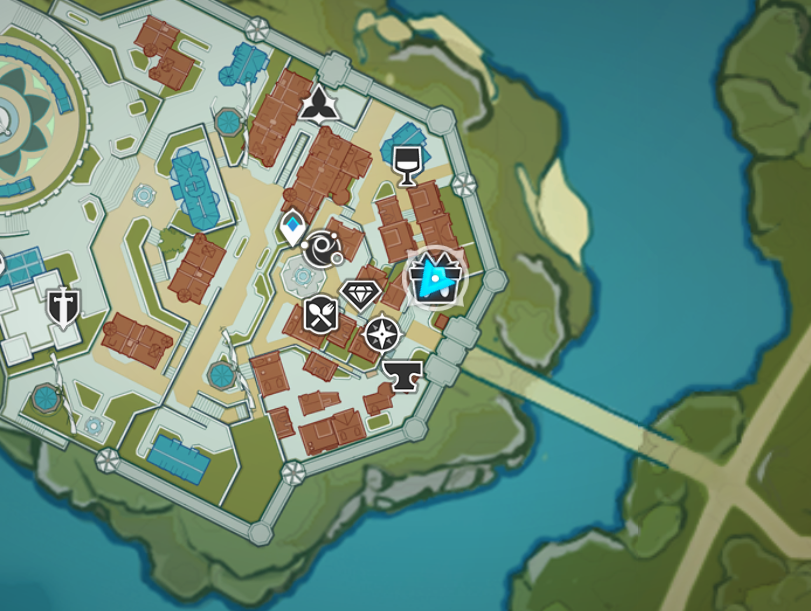
Task: Click the wine glass tavern marker
Action: pos(406,166)
